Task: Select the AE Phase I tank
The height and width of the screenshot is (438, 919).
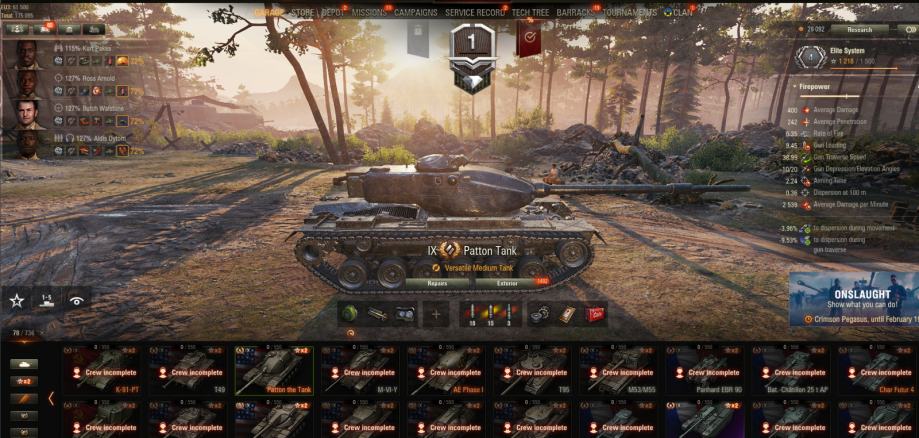Action: [x=449, y=370]
